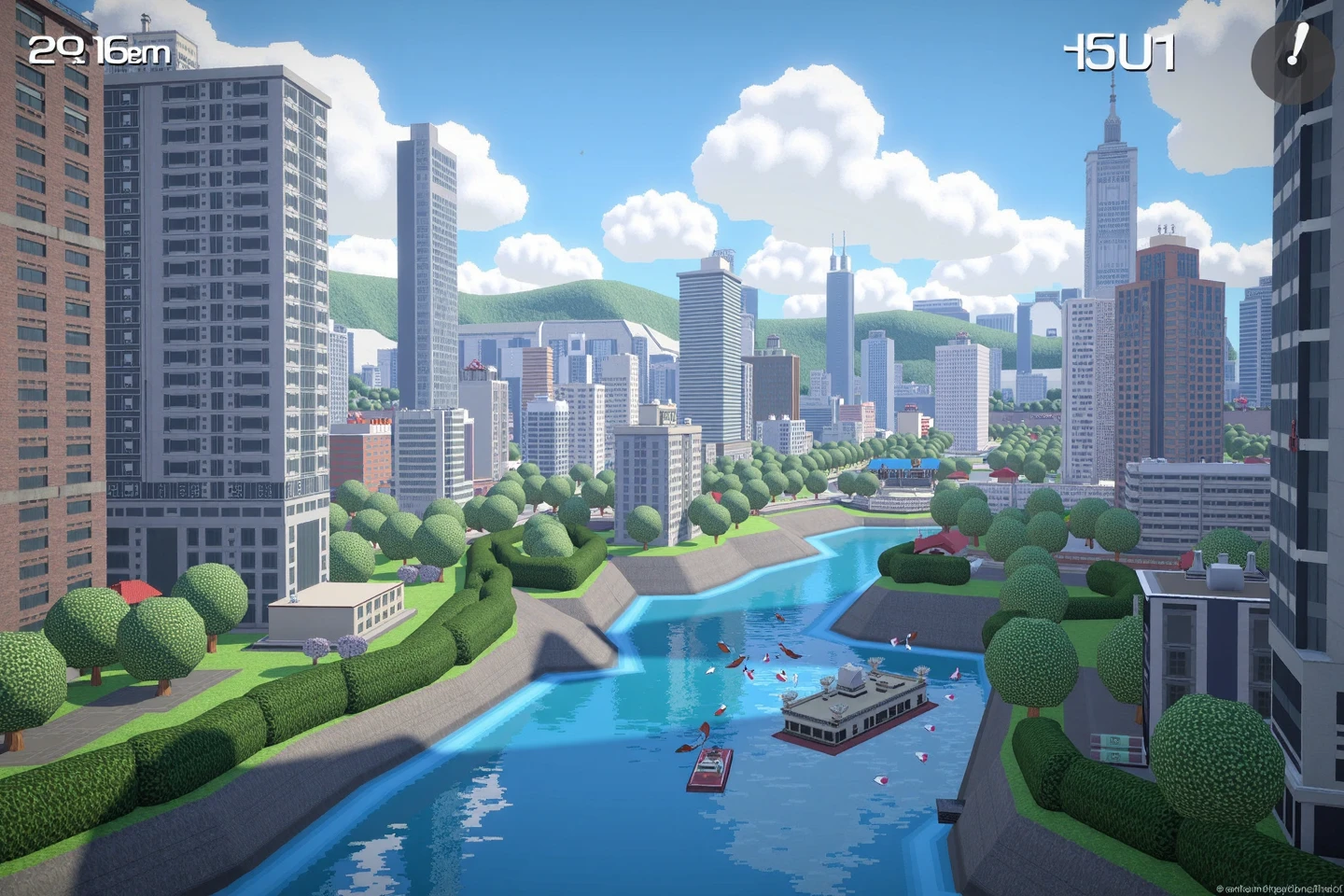The height and width of the screenshot is (896, 1344).
Task: Click the round exclamation mark button
Action: (1292, 51)
